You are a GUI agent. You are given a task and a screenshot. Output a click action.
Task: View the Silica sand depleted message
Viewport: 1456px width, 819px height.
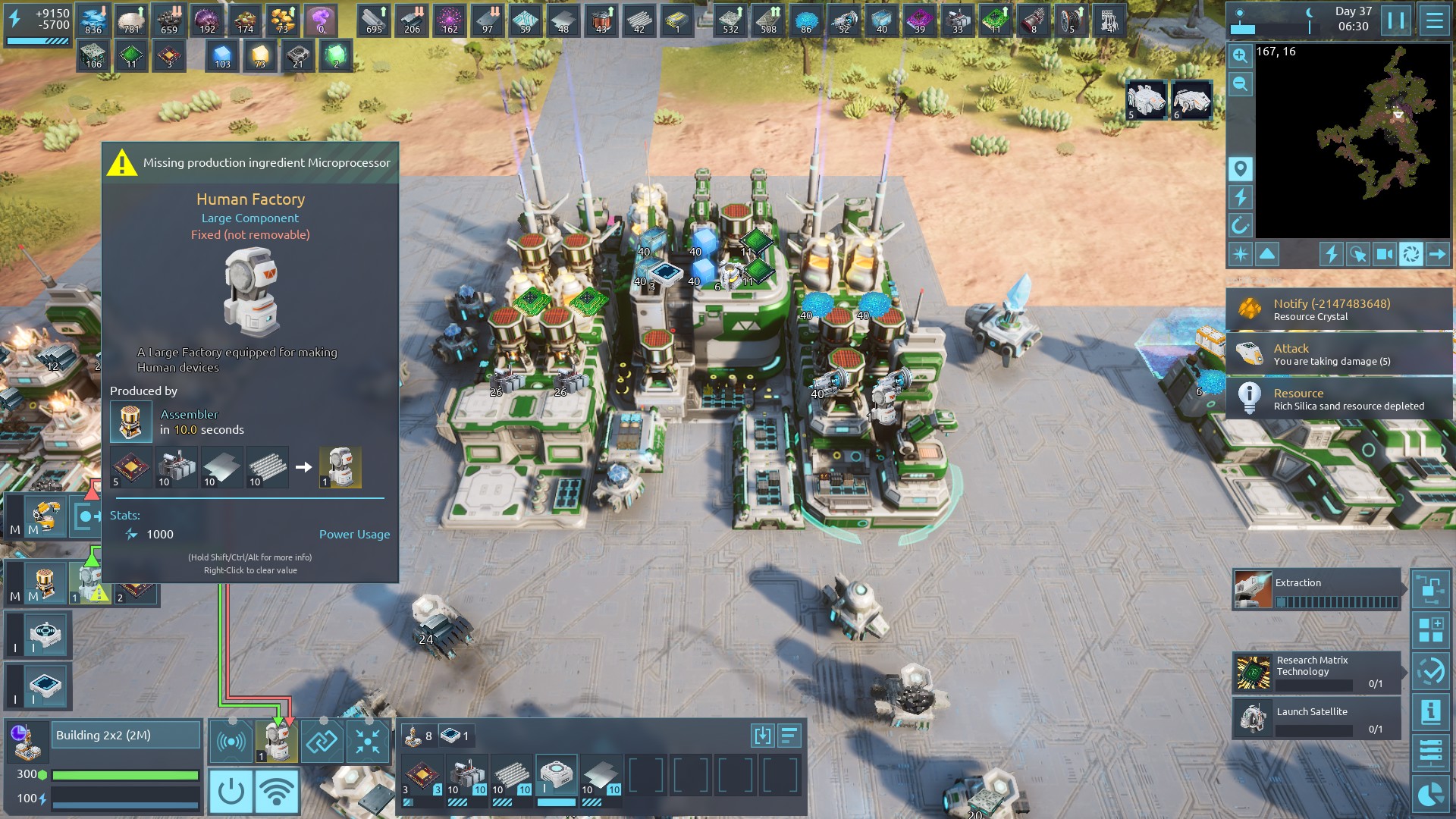[x=1338, y=399]
